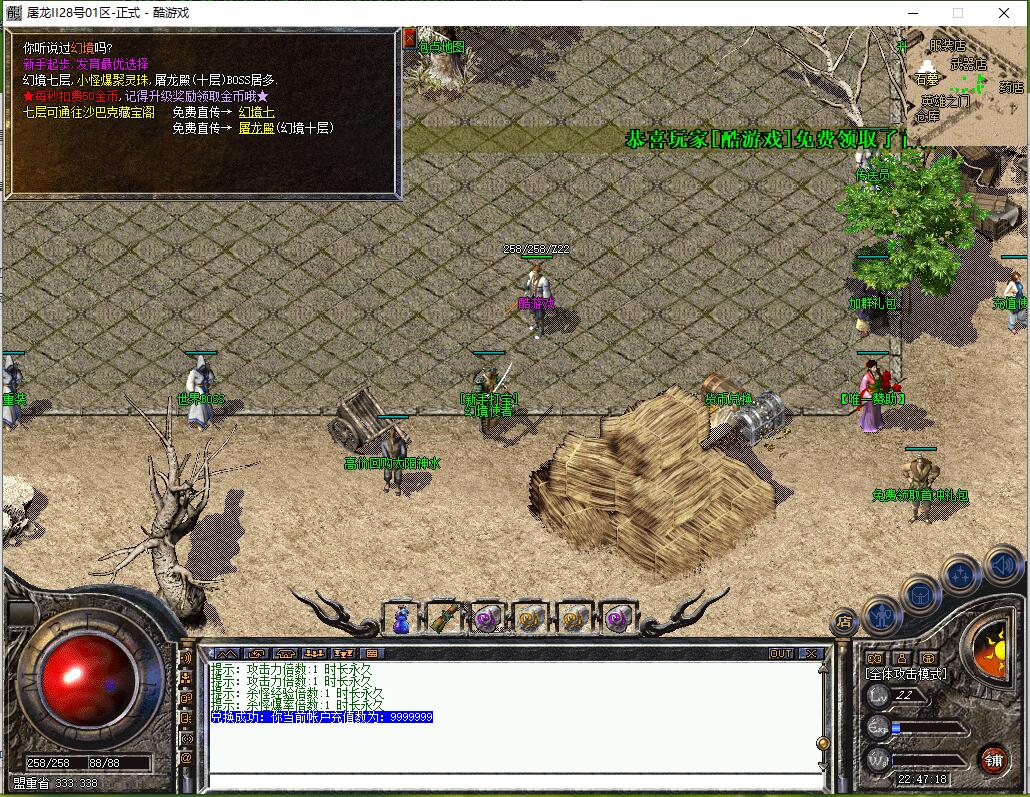This screenshot has height=797, width=1030.
Task: Click the @ icon beside chat
Action: [186, 758]
